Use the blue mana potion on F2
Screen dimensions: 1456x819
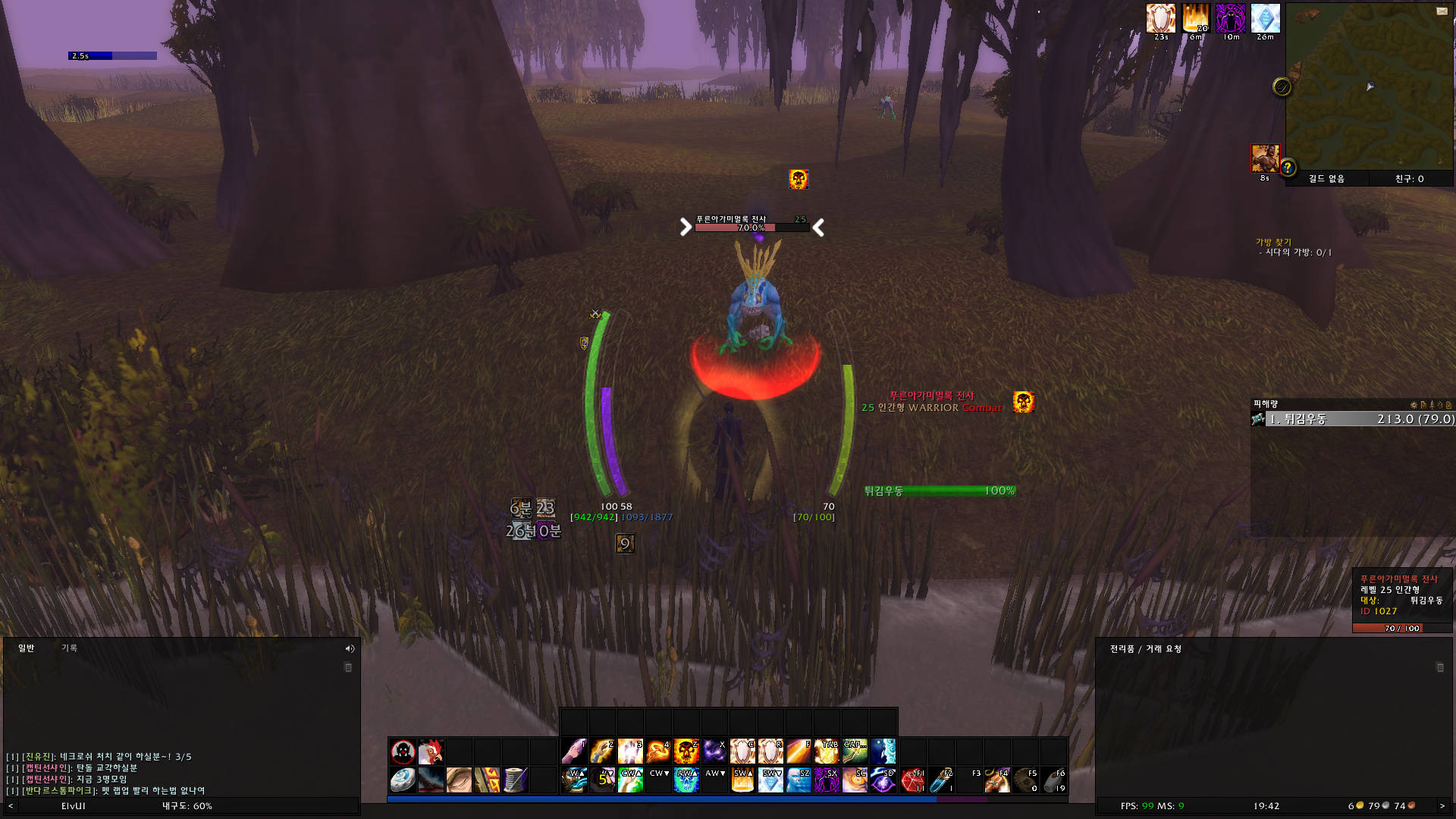pyautogui.click(x=940, y=780)
